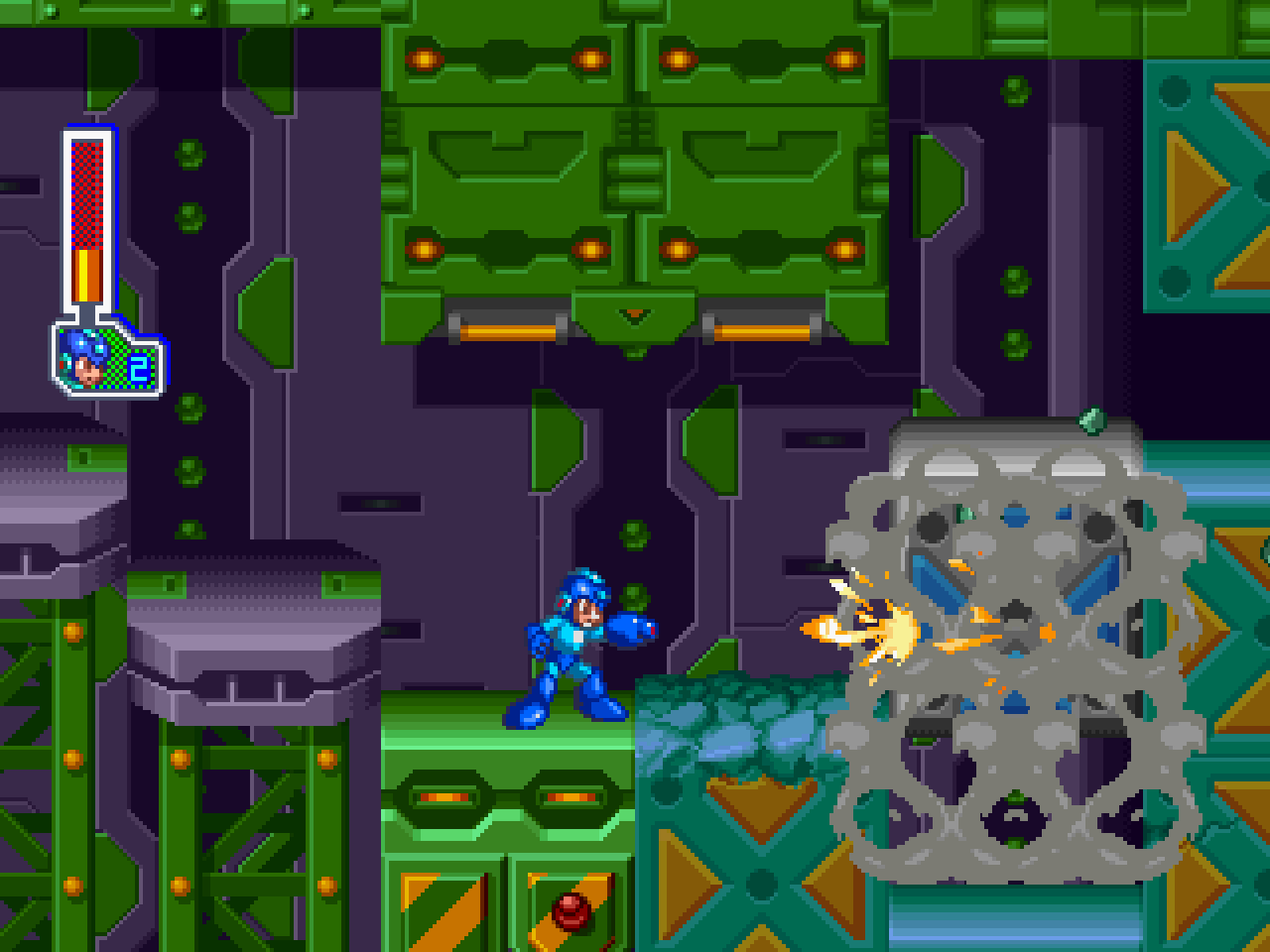Click Mega Man's helmet portrait in the HUD
This screenshot has height=952, width=1270.
(x=84, y=362)
